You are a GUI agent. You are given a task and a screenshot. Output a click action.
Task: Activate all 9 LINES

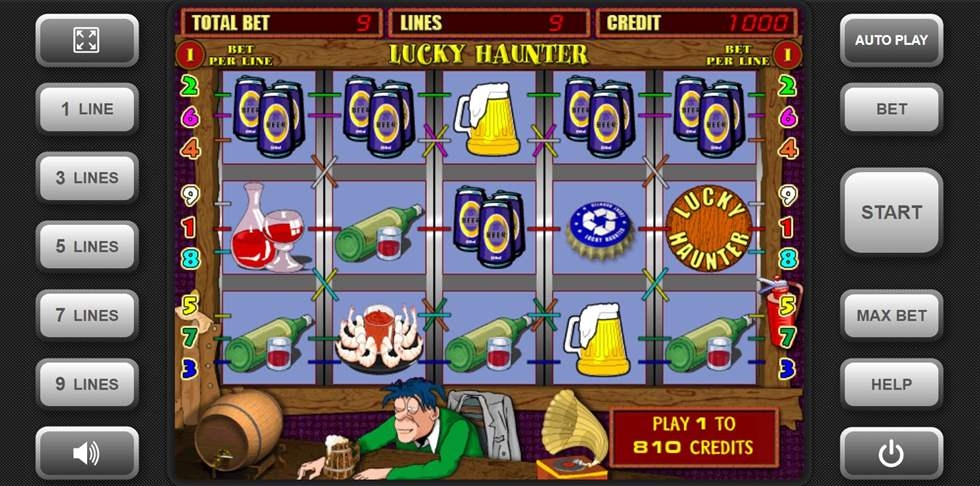click(x=87, y=384)
